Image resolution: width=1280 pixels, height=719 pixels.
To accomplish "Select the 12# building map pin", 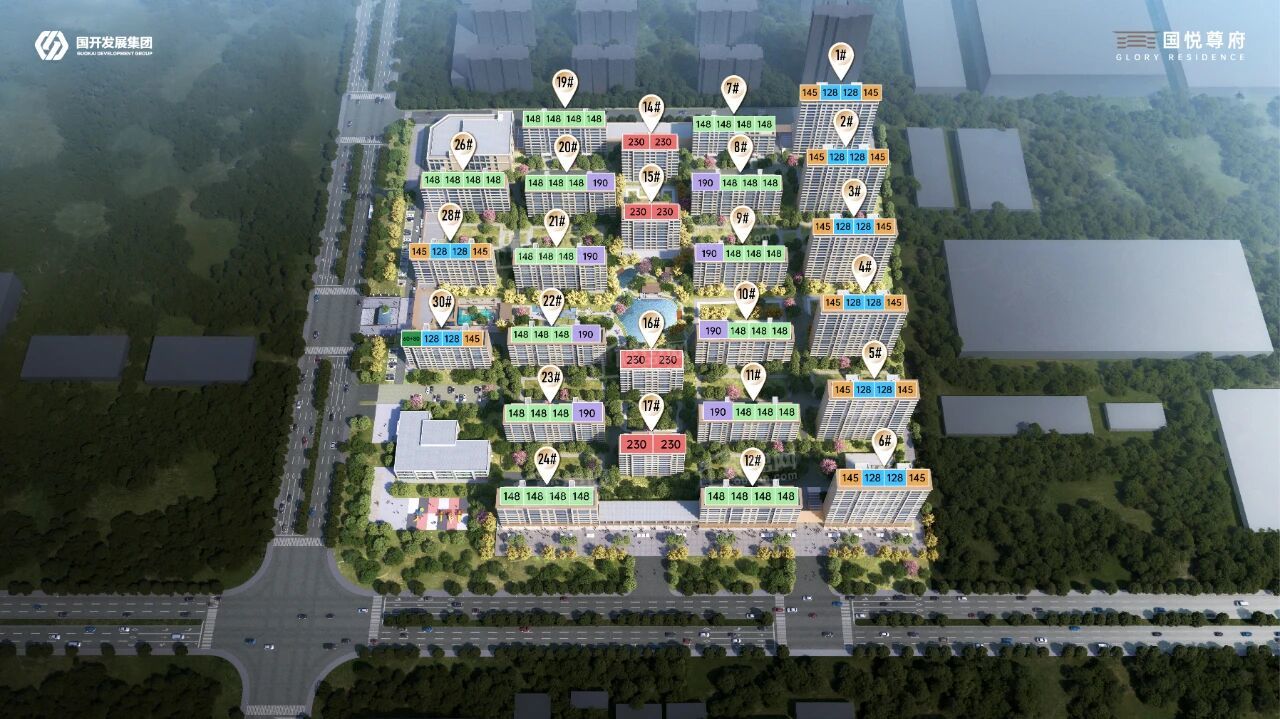I will 753,461.
